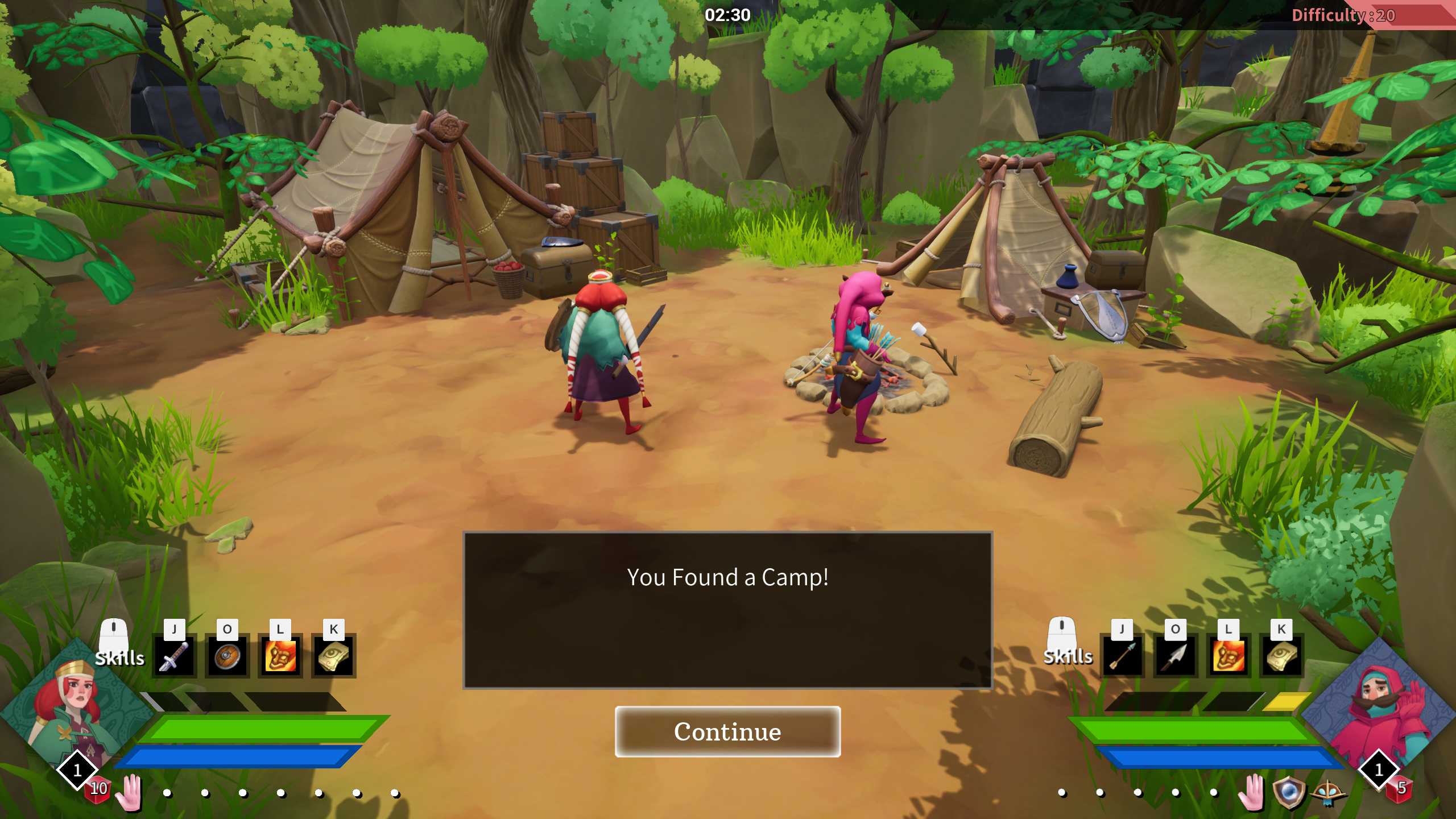
Task: Click the red dice showing 5
Action: pyautogui.click(x=1400, y=789)
